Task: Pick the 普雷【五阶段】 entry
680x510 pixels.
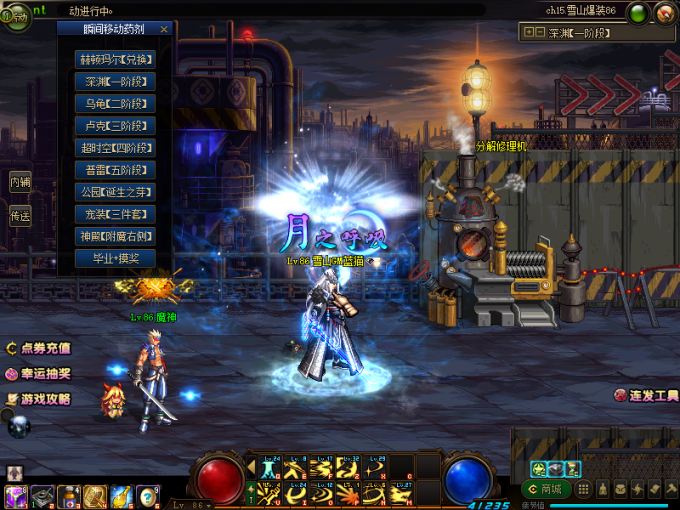Action: coord(115,170)
